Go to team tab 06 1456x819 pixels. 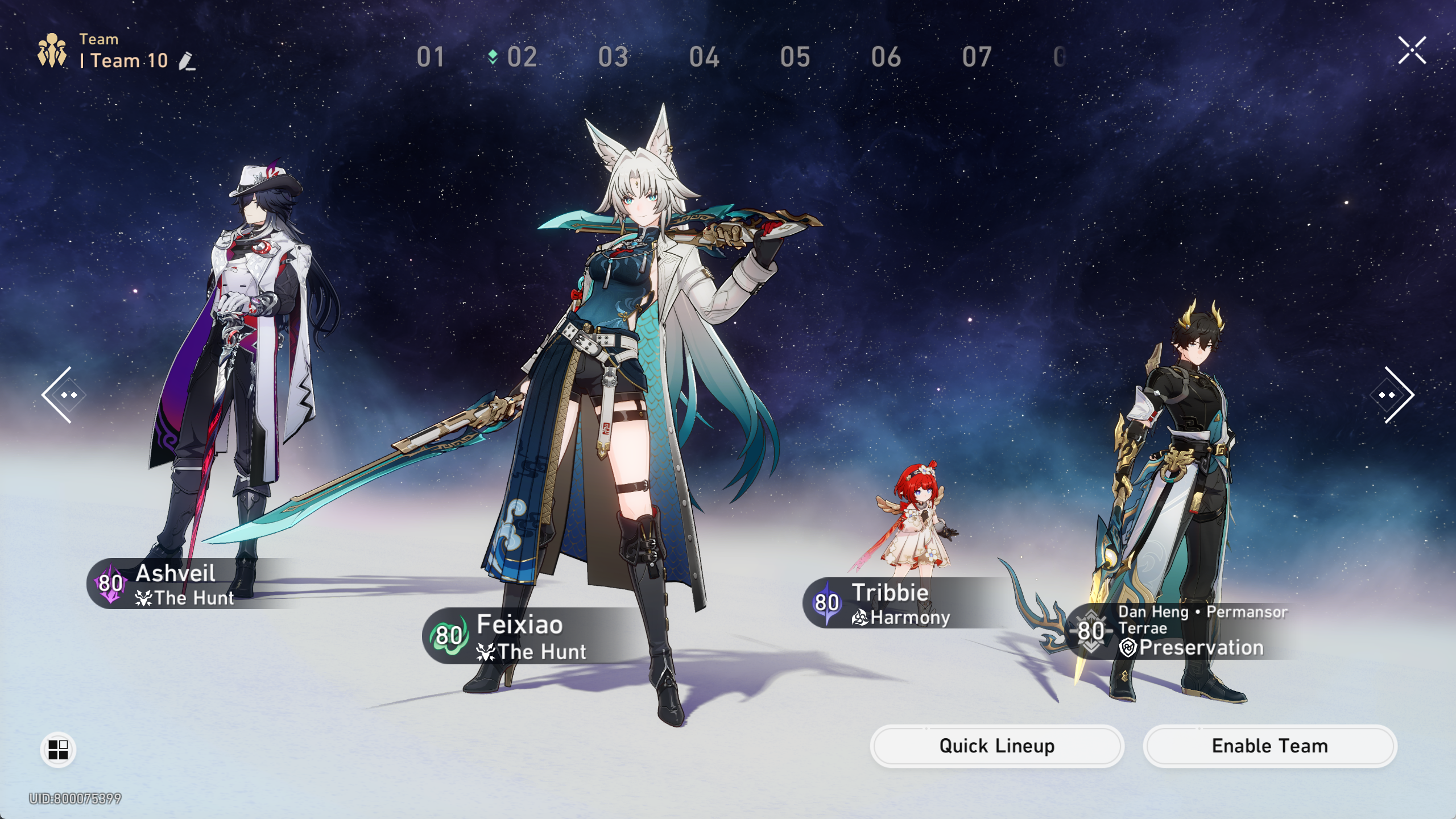point(886,57)
